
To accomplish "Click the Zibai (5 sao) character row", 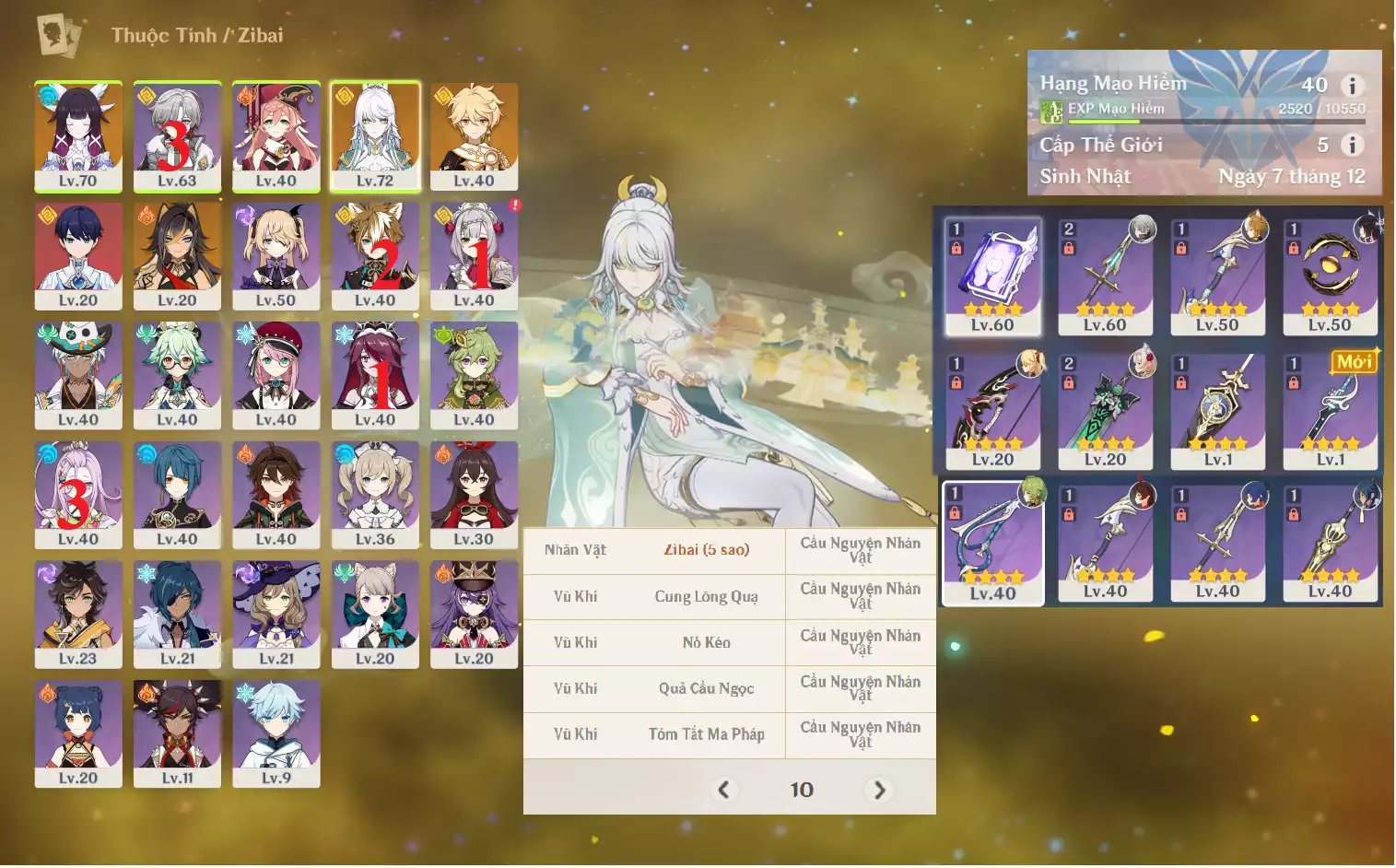I will pyautogui.click(x=706, y=550).
